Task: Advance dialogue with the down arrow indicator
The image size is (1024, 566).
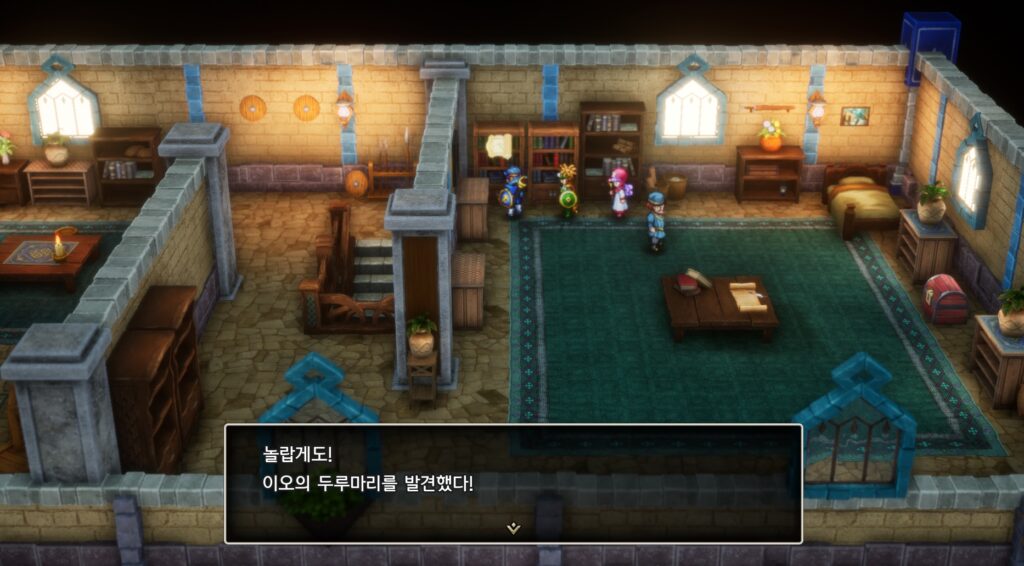Action: [513, 528]
